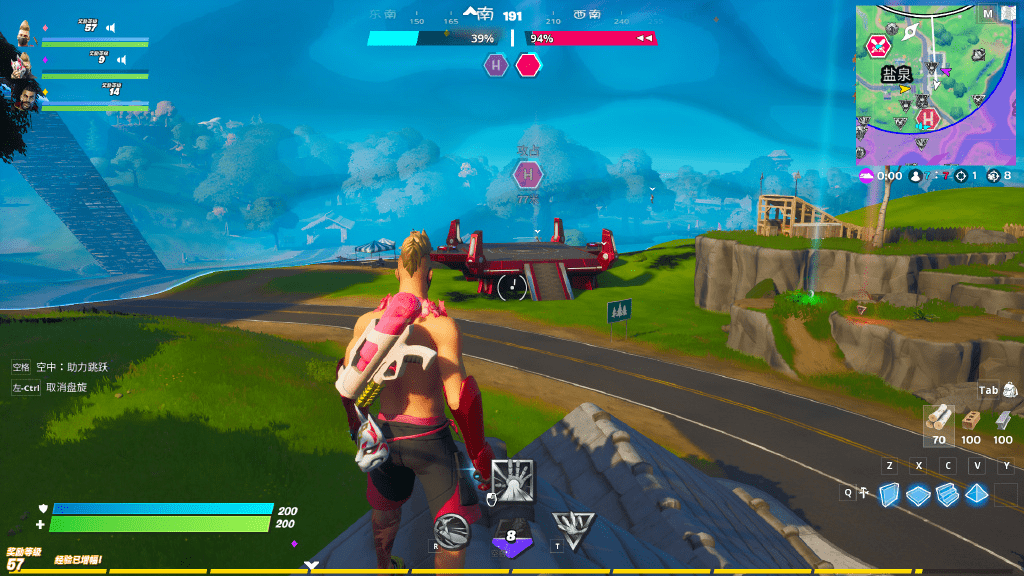Choose the floor building piece
The image size is (1024, 576).
coord(918,493)
